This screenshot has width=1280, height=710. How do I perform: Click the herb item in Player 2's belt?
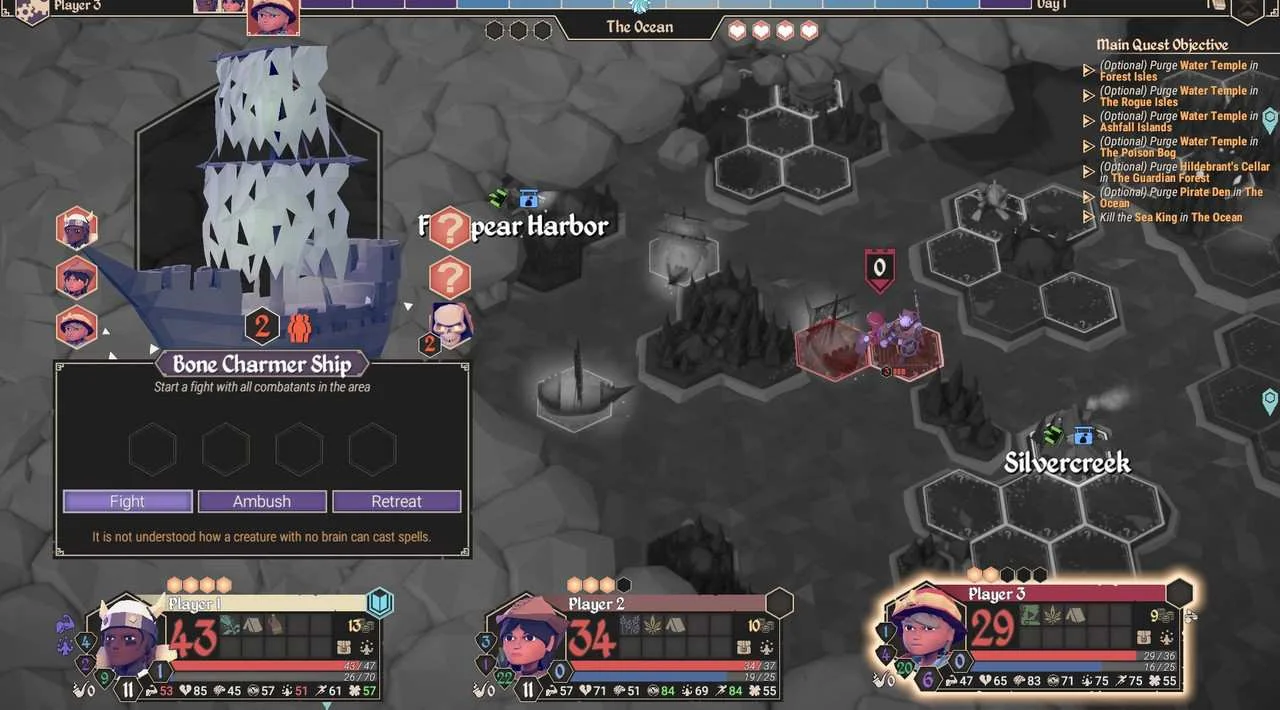pyautogui.click(x=654, y=624)
